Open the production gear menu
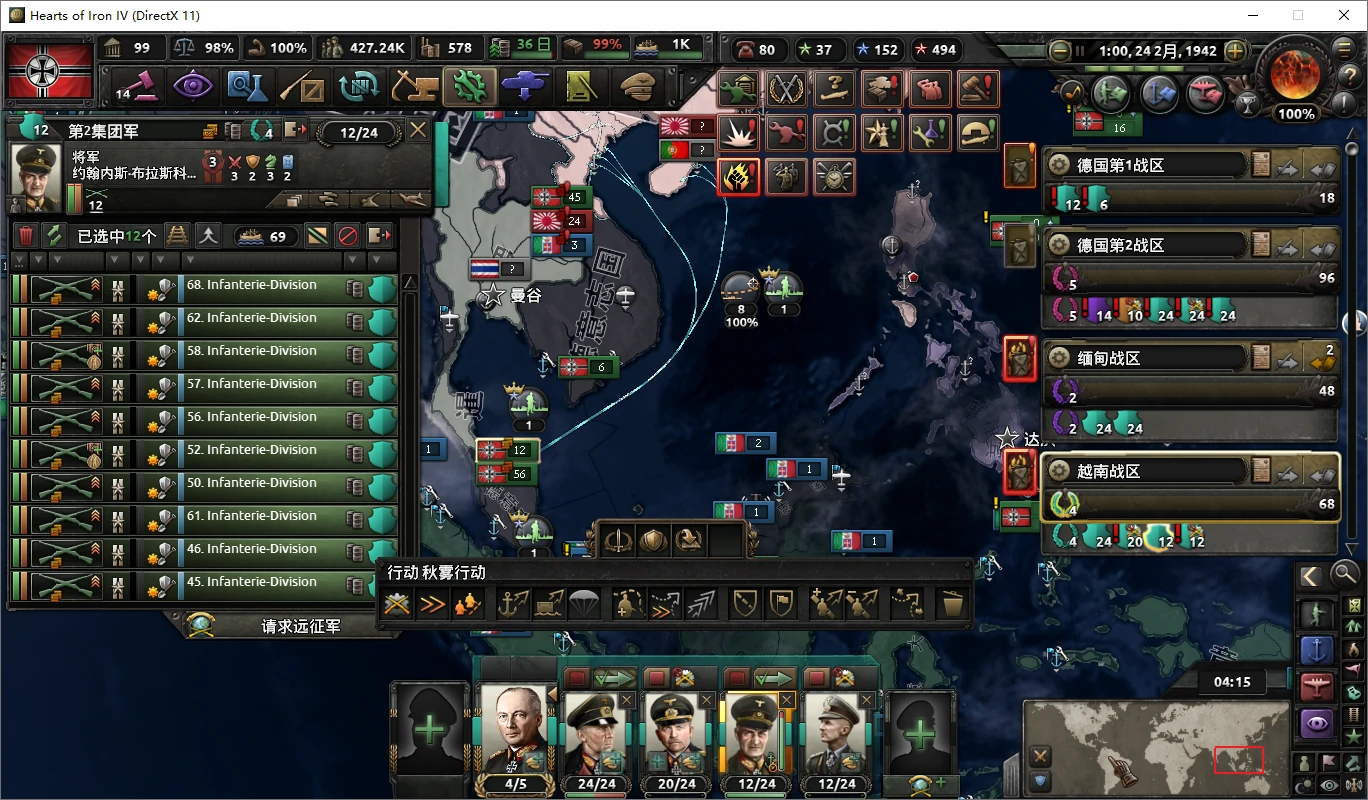This screenshot has height=800, width=1368. click(469, 88)
